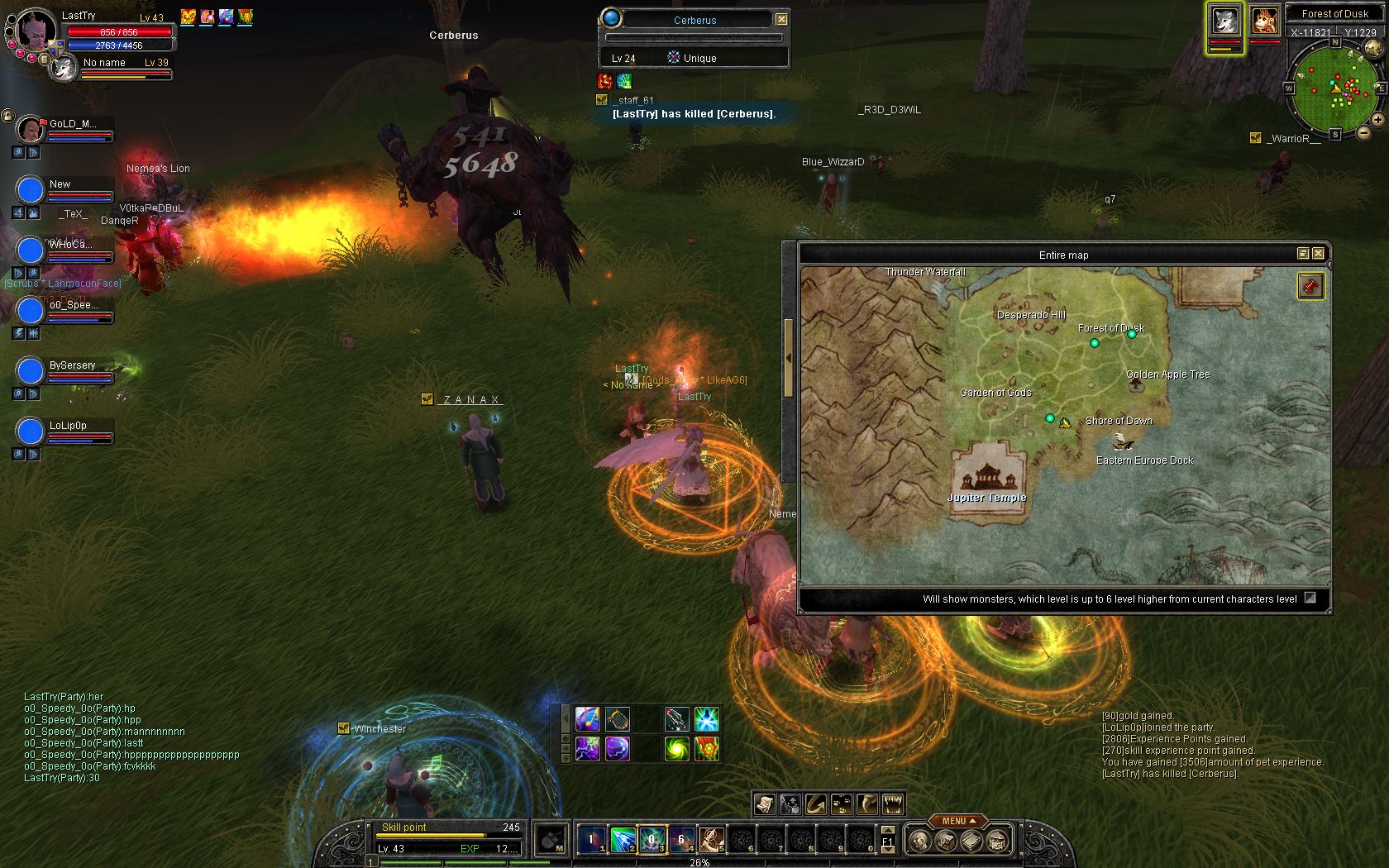Activate the green swirl skill icon
This screenshot has height=868, width=1389.
pos(676,748)
